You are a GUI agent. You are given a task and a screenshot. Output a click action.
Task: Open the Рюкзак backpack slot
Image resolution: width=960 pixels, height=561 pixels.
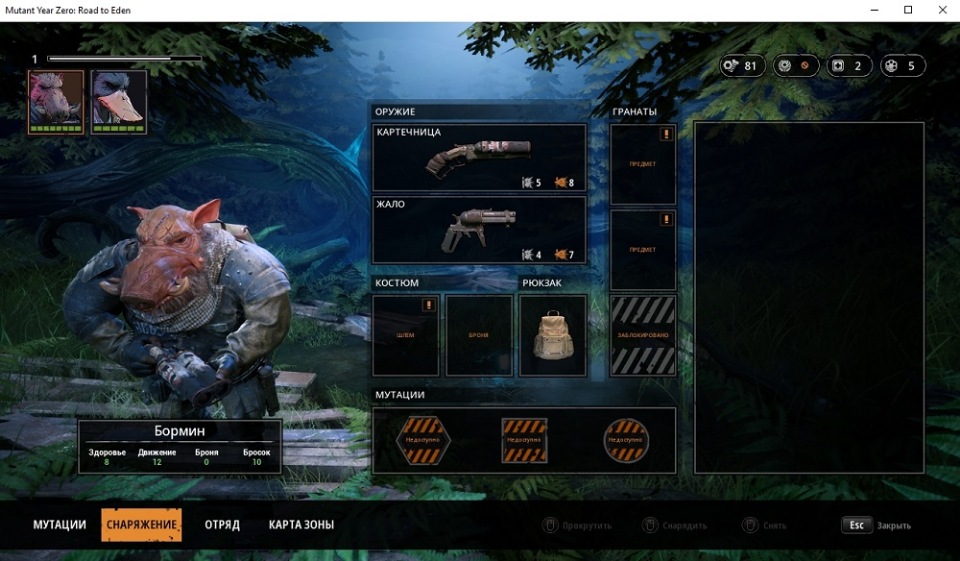(553, 335)
